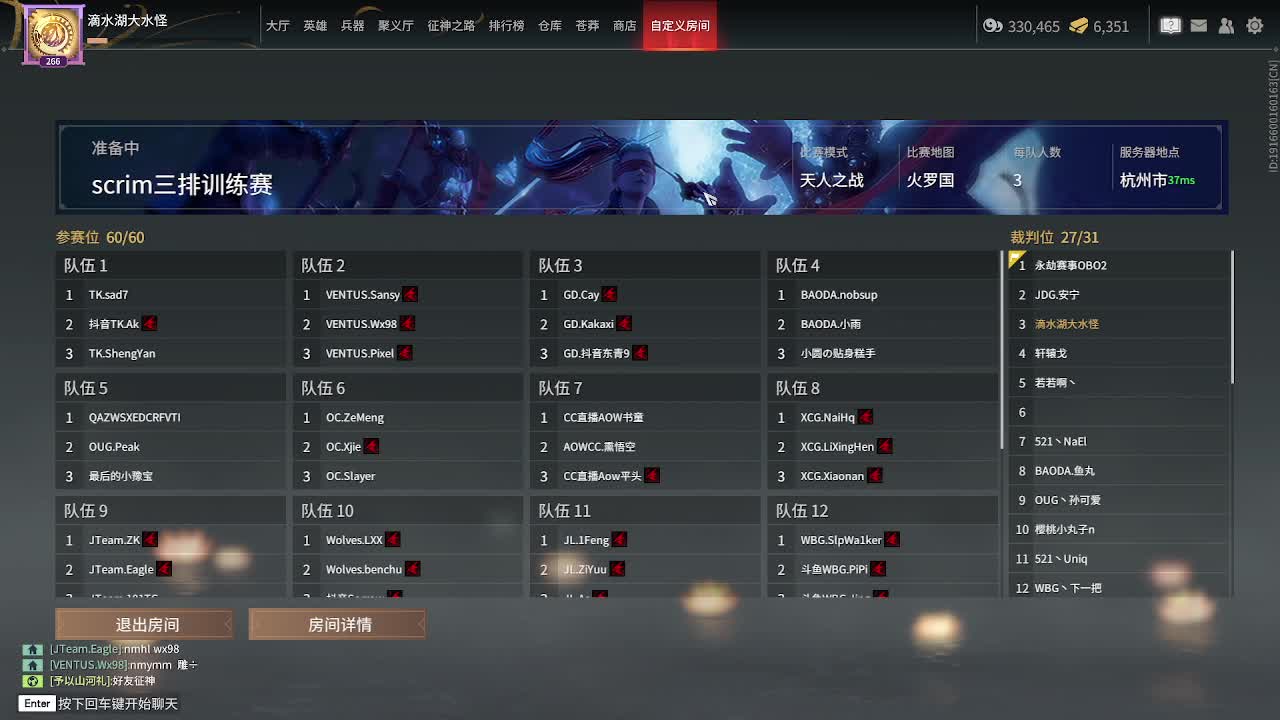1280x720 pixels.
Task: Open 房间详情 for room info
Action: [x=336, y=623]
